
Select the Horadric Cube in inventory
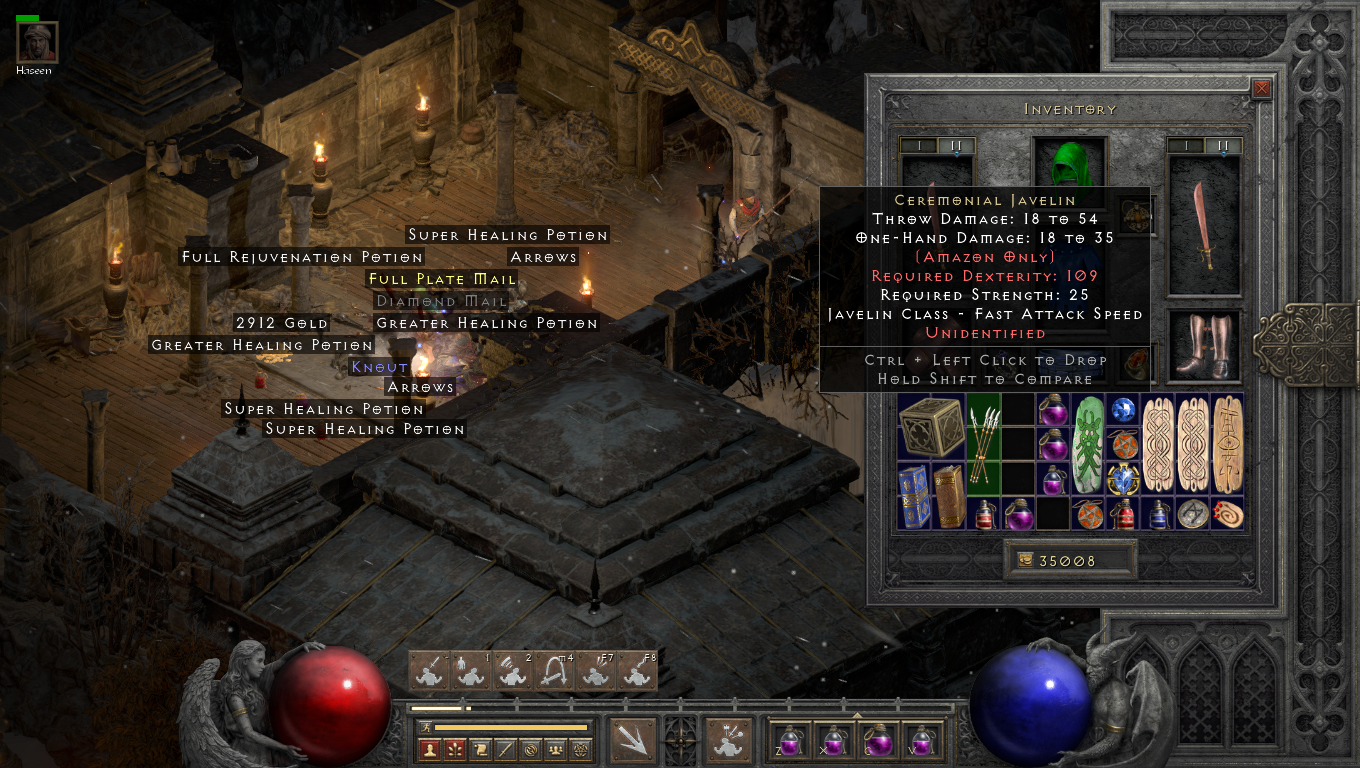point(930,426)
